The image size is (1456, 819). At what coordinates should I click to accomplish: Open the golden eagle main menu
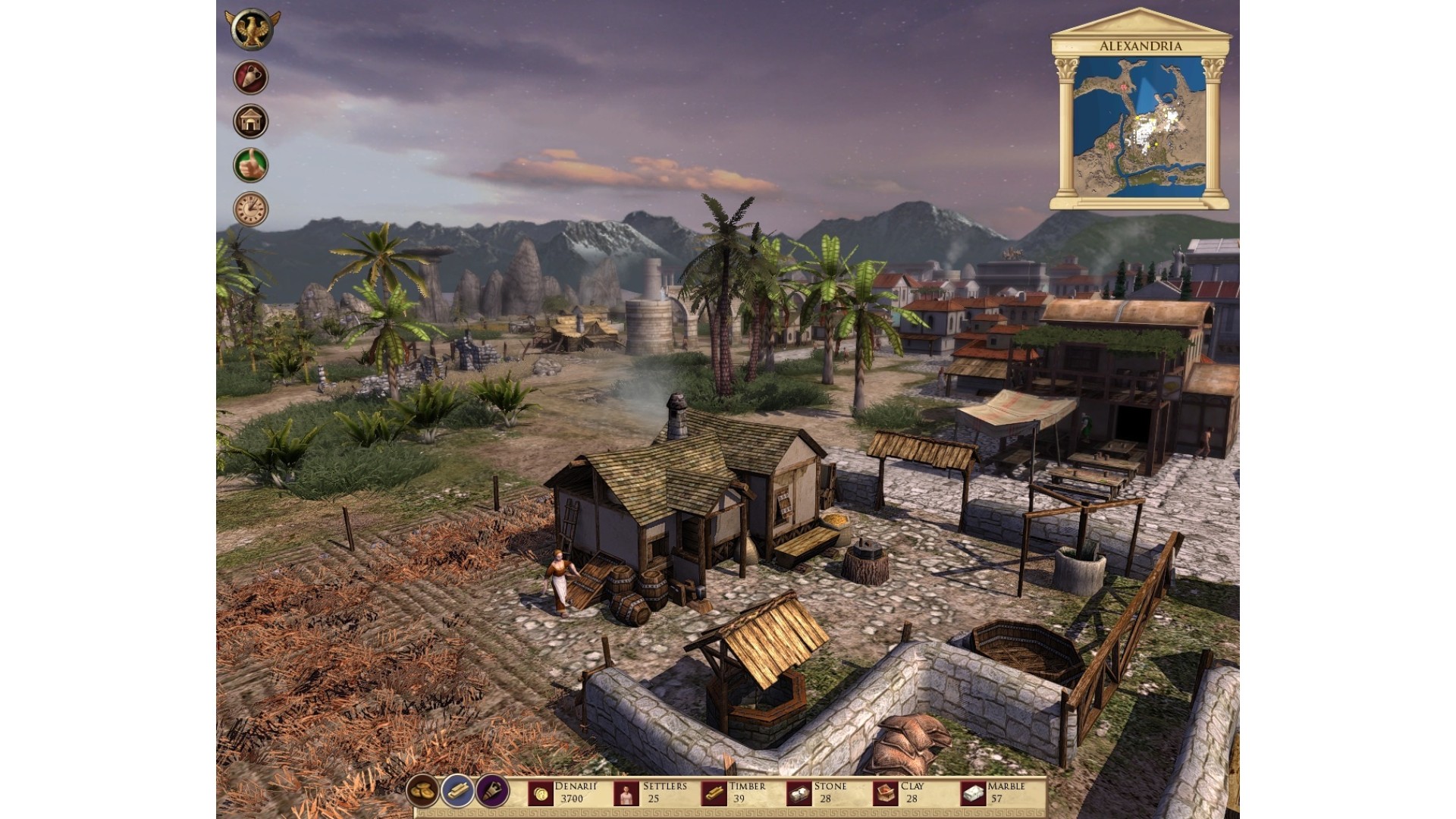tap(252, 30)
